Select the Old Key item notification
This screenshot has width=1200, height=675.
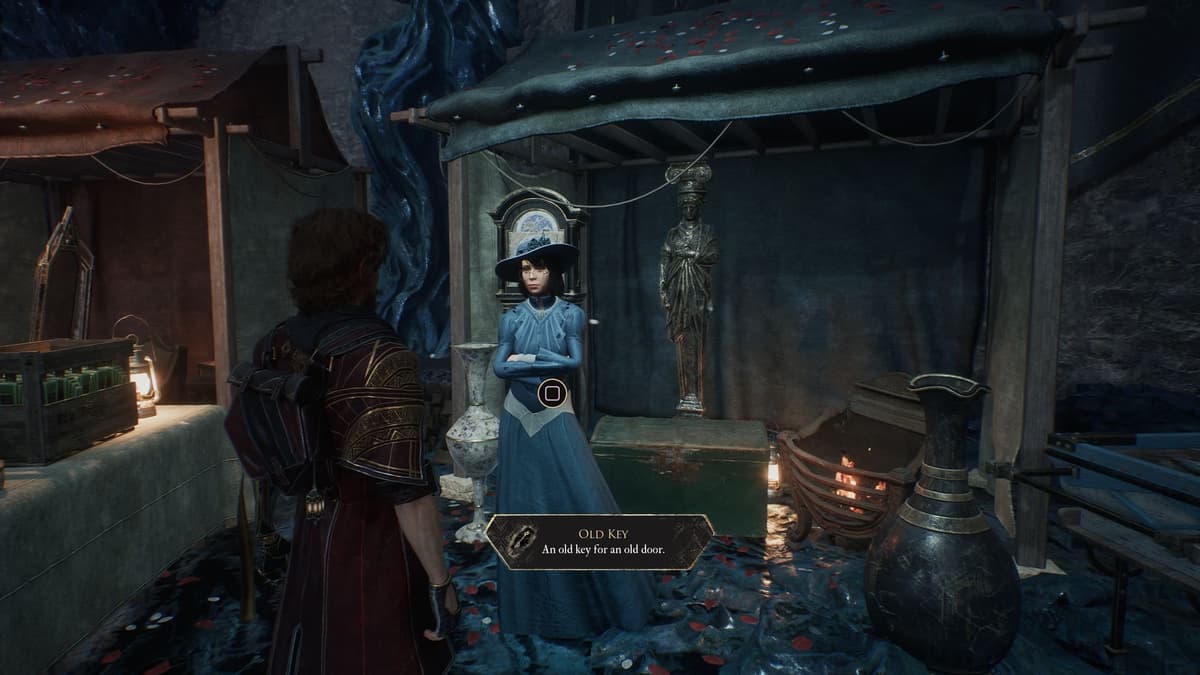(x=600, y=542)
